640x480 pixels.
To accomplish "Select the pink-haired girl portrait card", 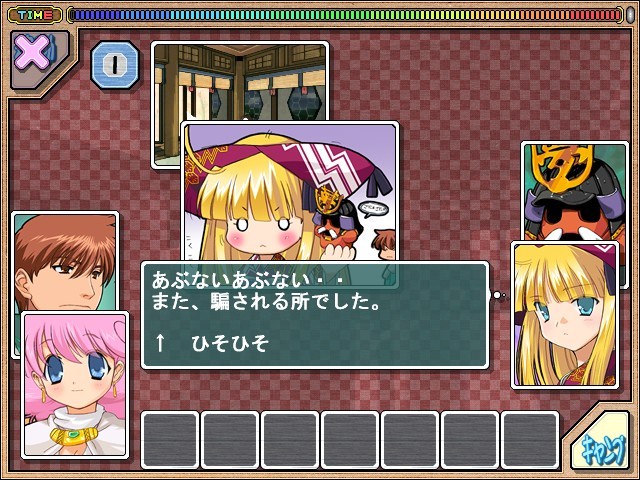I will (75, 384).
